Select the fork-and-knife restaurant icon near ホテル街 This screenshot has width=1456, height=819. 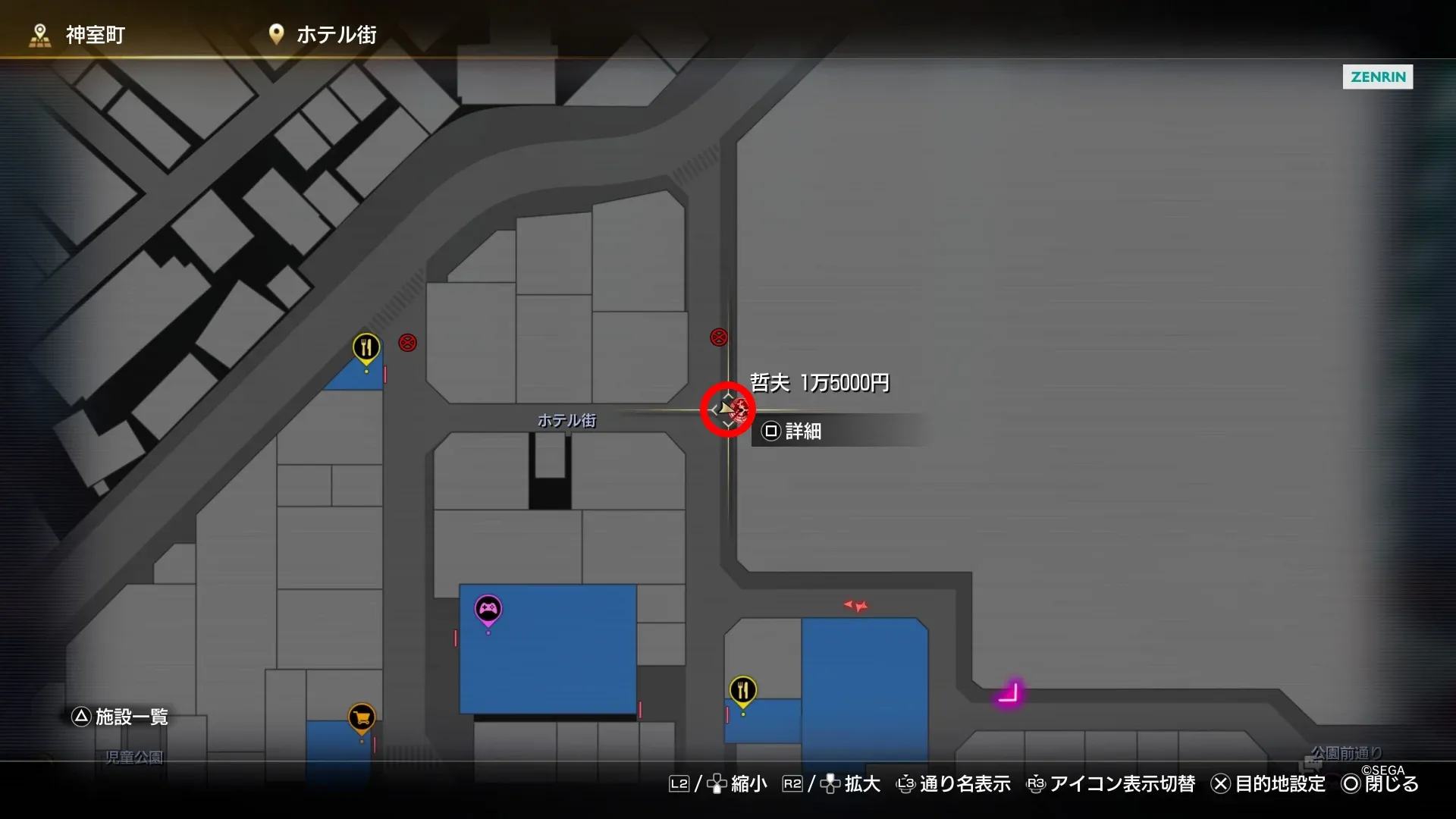[x=366, y=346]
